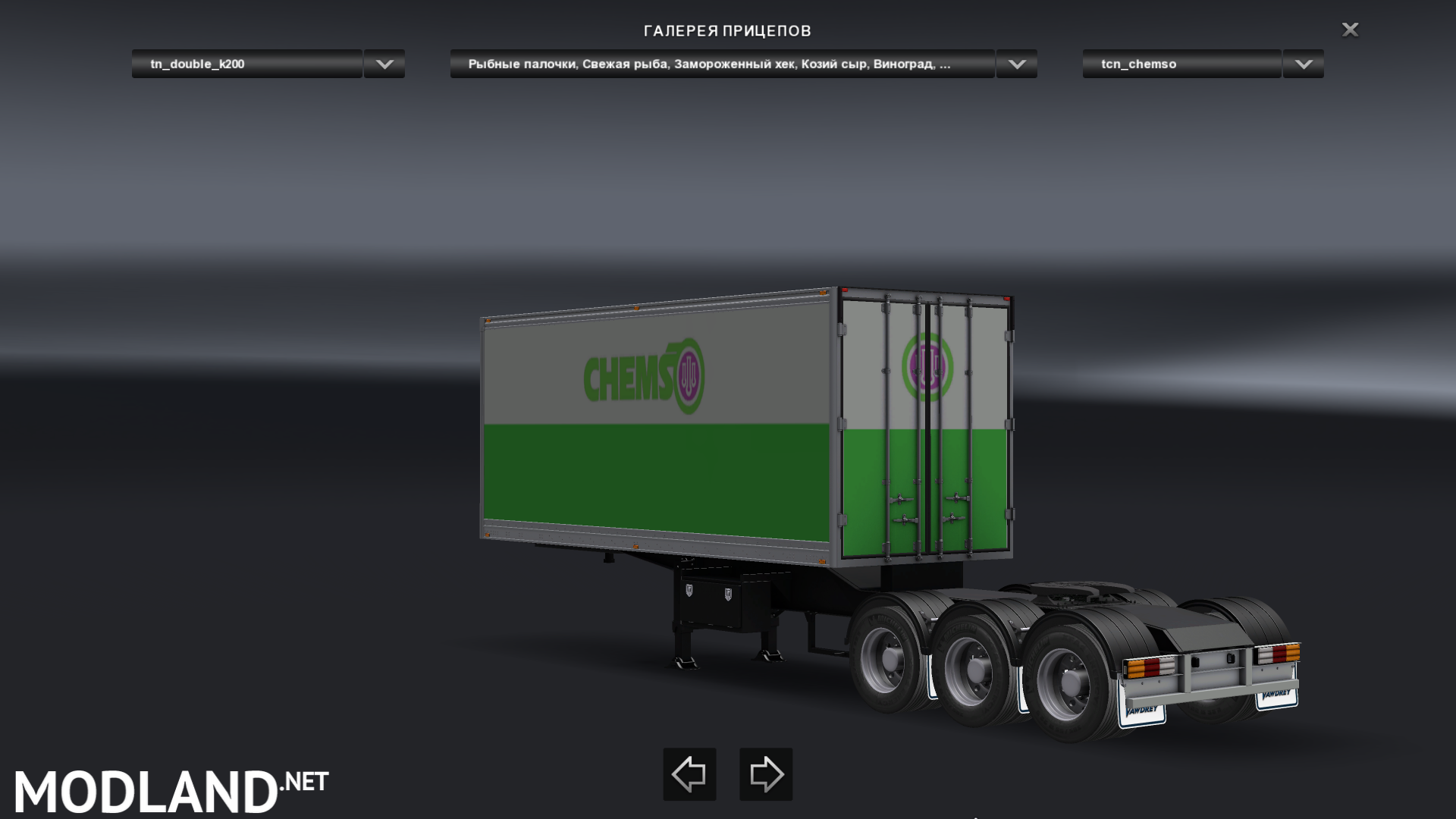The width and height of the screenshot is (1456, 819).
Task: Click the next trailer arrow icon
Action: point(766,774)
